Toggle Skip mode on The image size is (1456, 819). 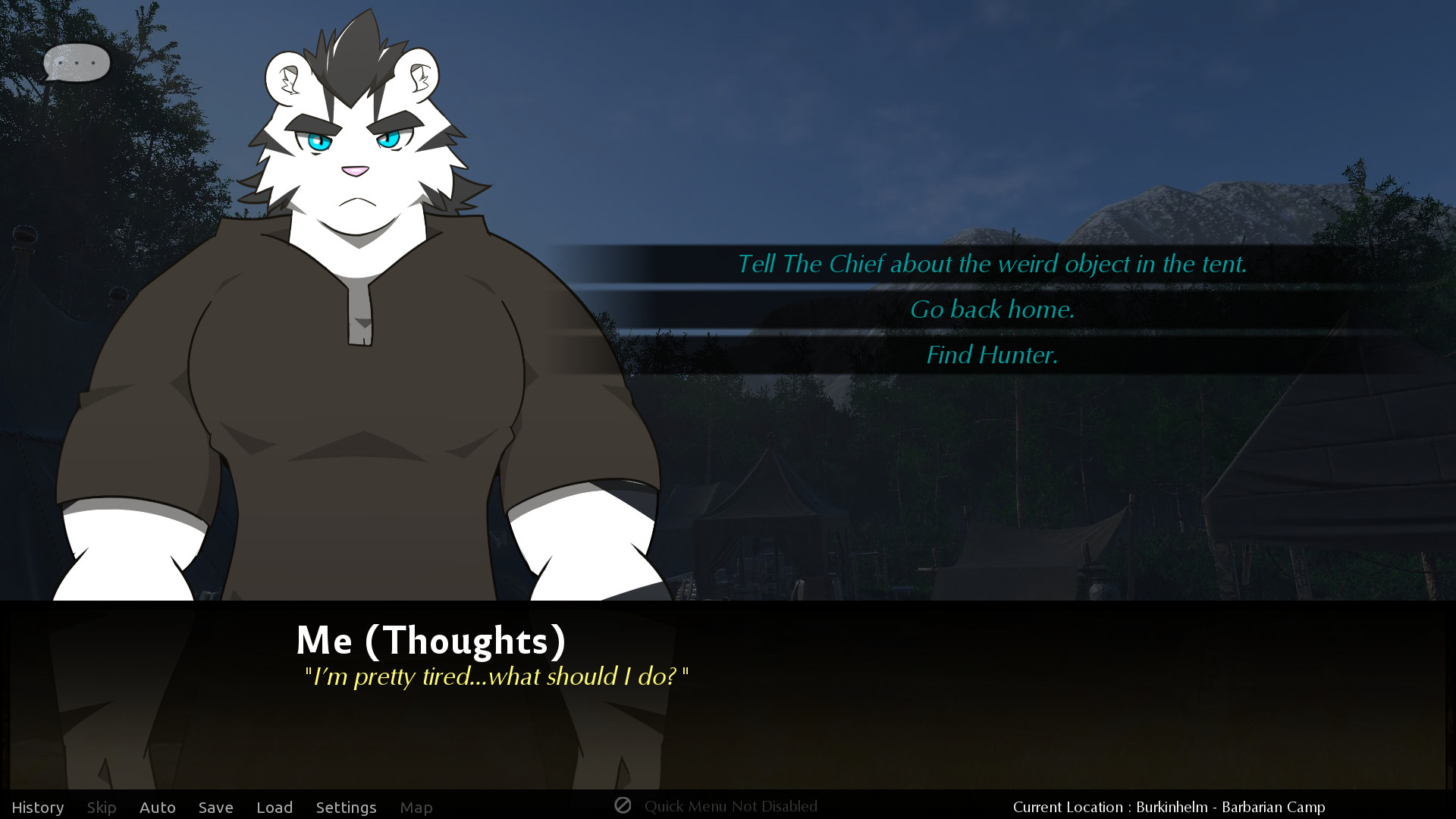click(x=102, y=807)
